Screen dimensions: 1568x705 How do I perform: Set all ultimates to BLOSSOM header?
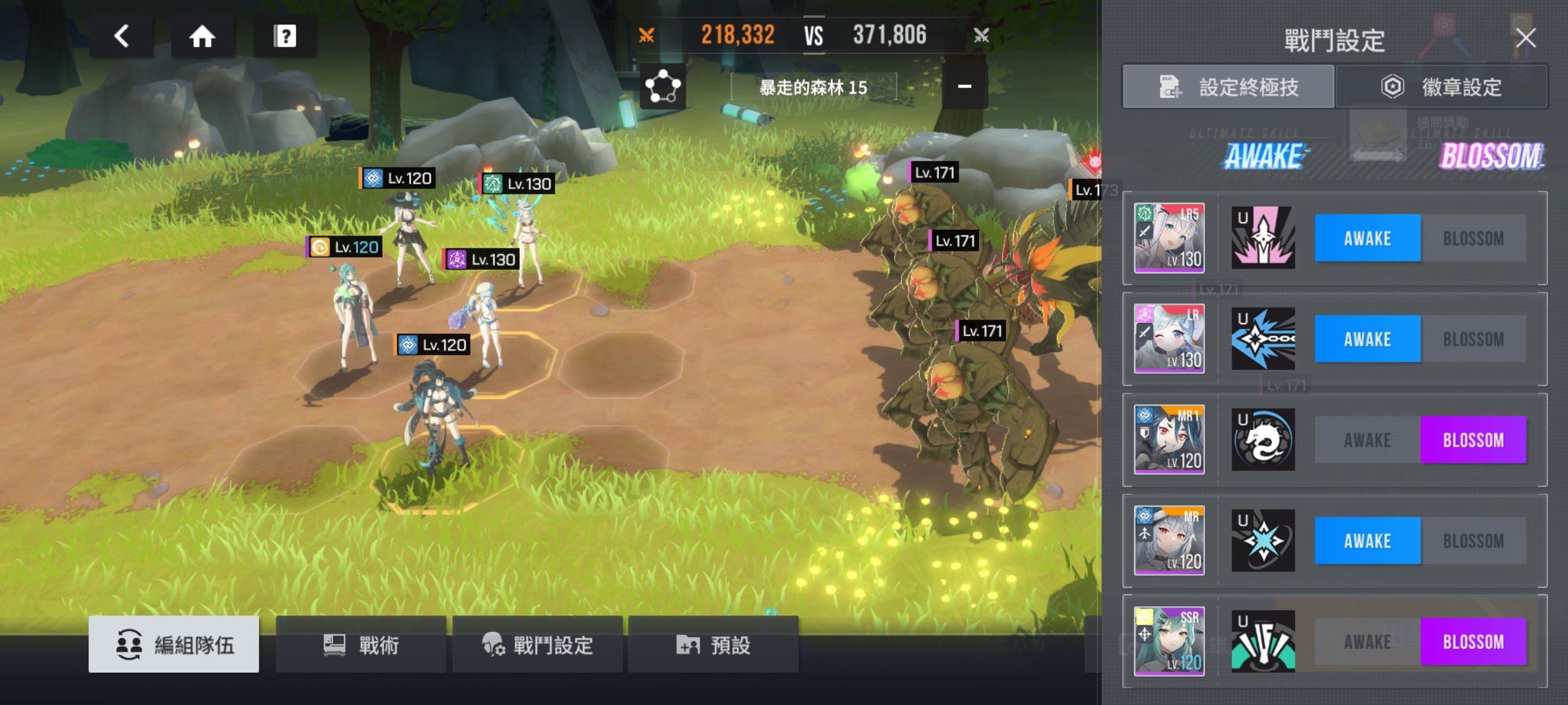click(1491, 155)
